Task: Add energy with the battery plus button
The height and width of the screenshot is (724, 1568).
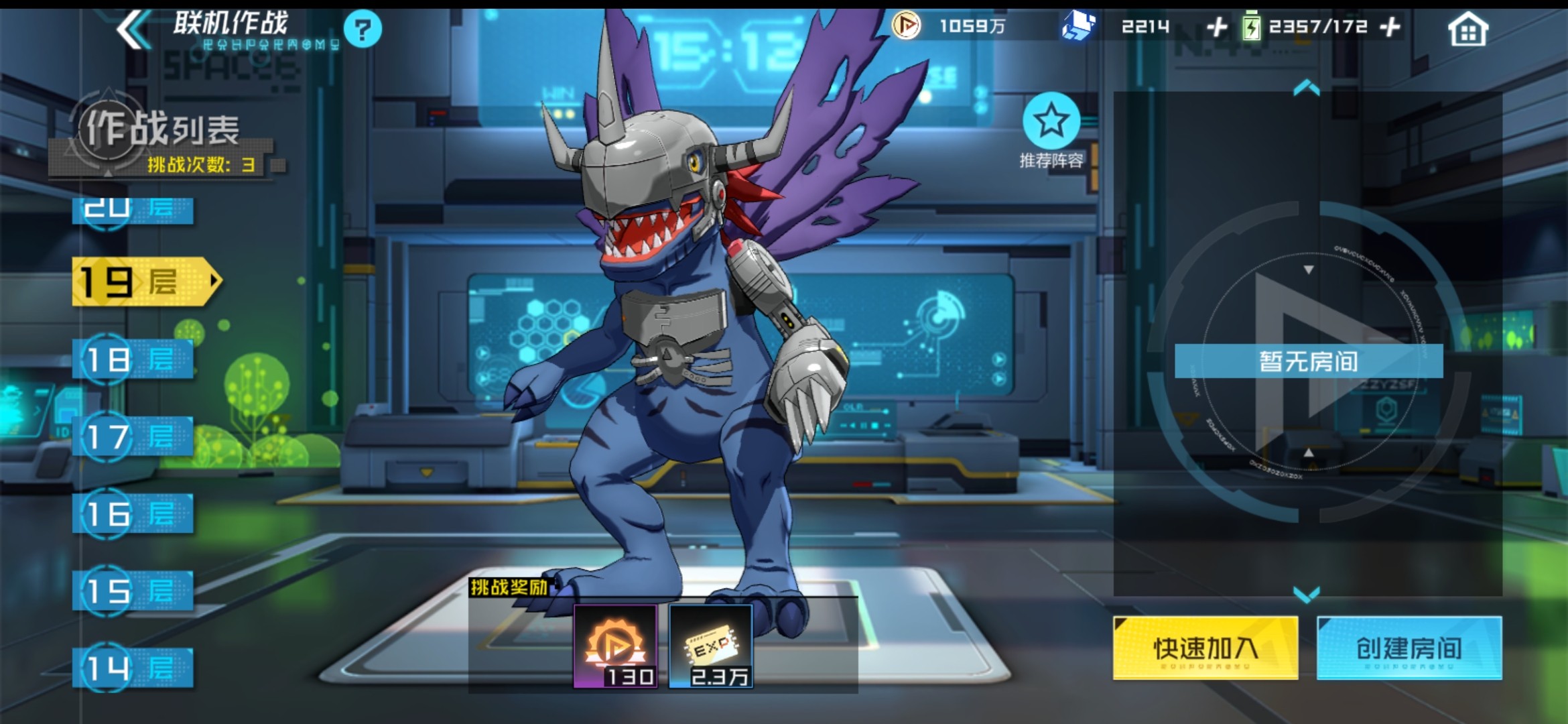Action: tap(1390, 27)
